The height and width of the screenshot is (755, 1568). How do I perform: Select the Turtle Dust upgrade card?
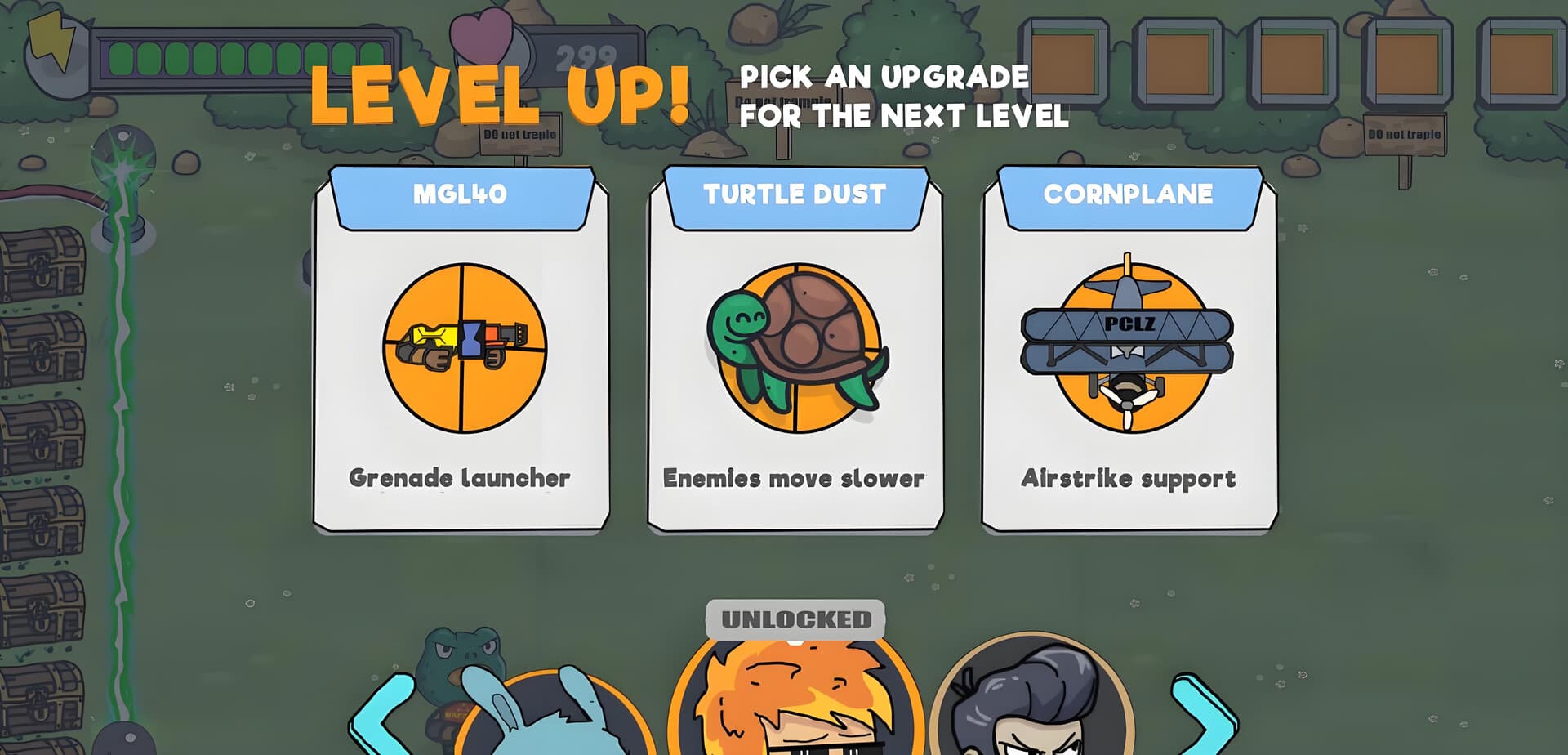(x=795, y=351)
